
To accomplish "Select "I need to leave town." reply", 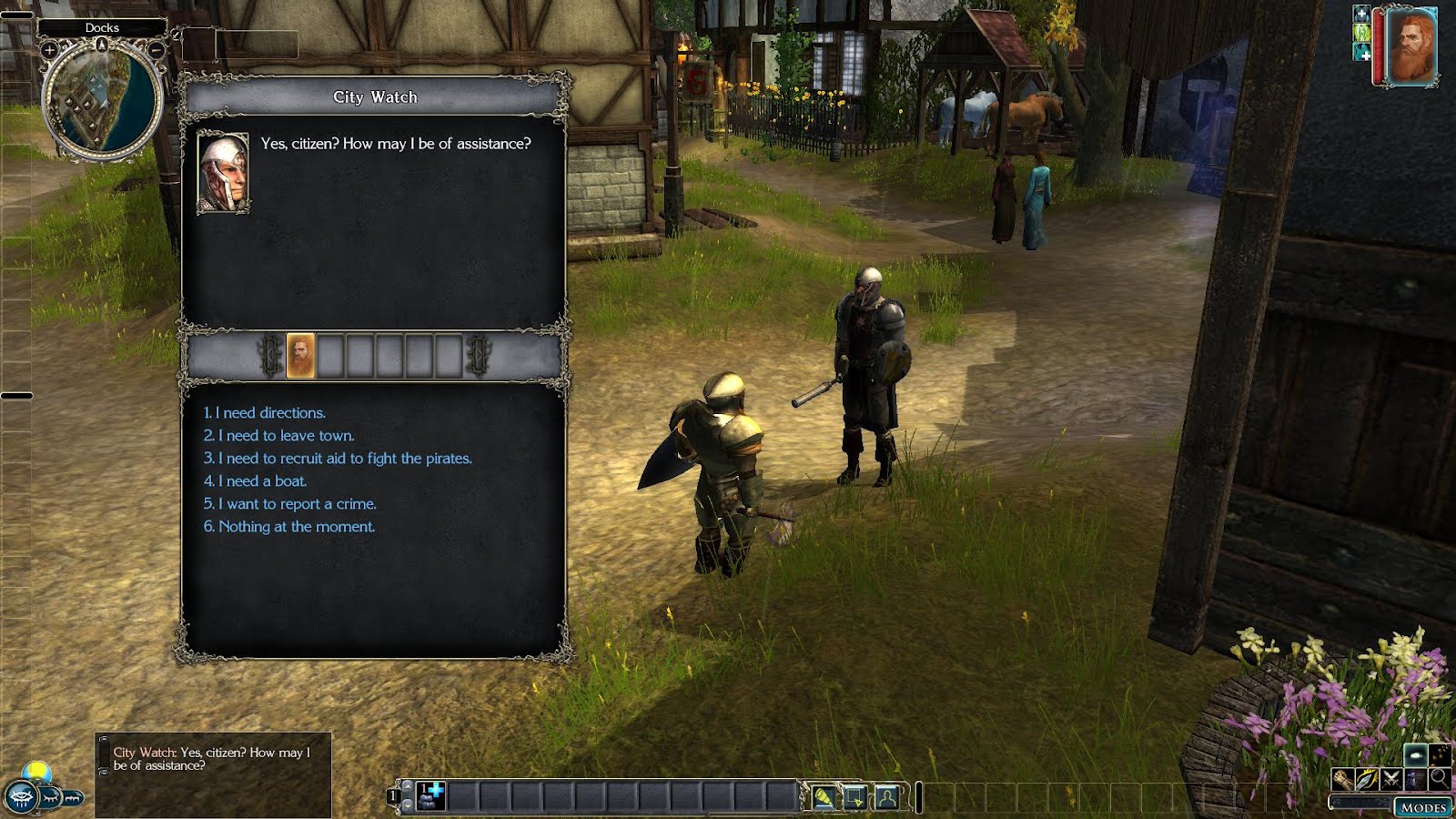I will coord(279,436).
